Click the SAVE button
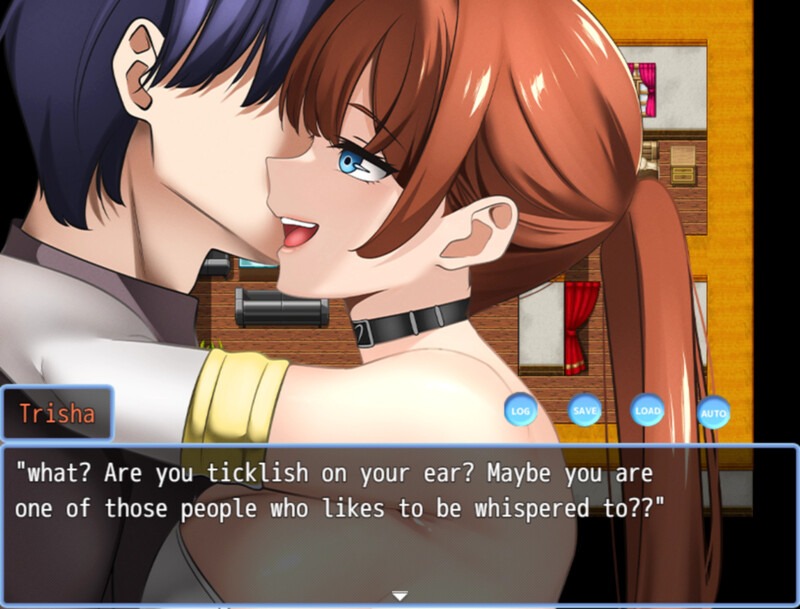The image size is (800, 609). pyautogui.click(x=584, y=410)
